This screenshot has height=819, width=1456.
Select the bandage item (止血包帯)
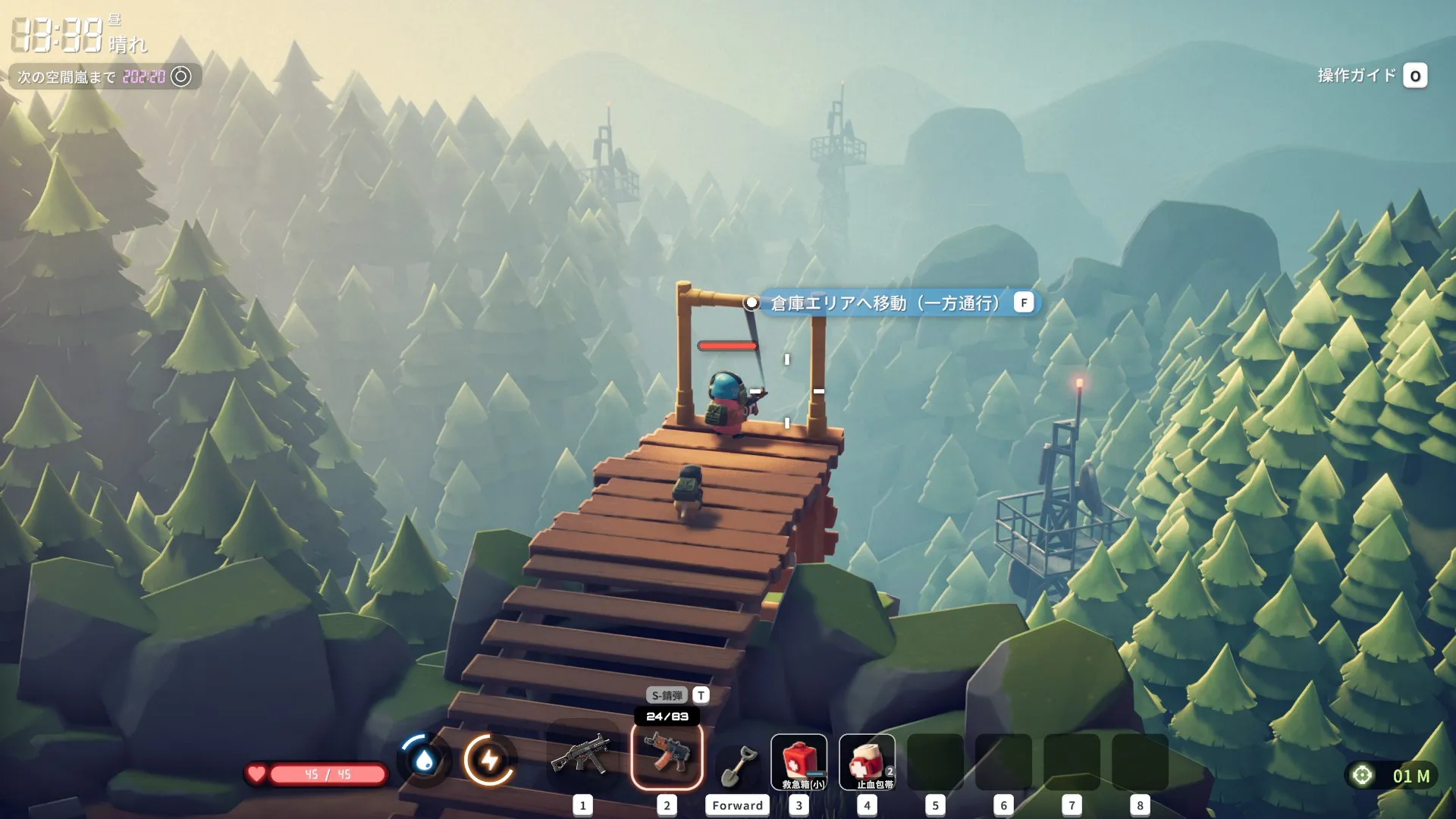[868, 762]
